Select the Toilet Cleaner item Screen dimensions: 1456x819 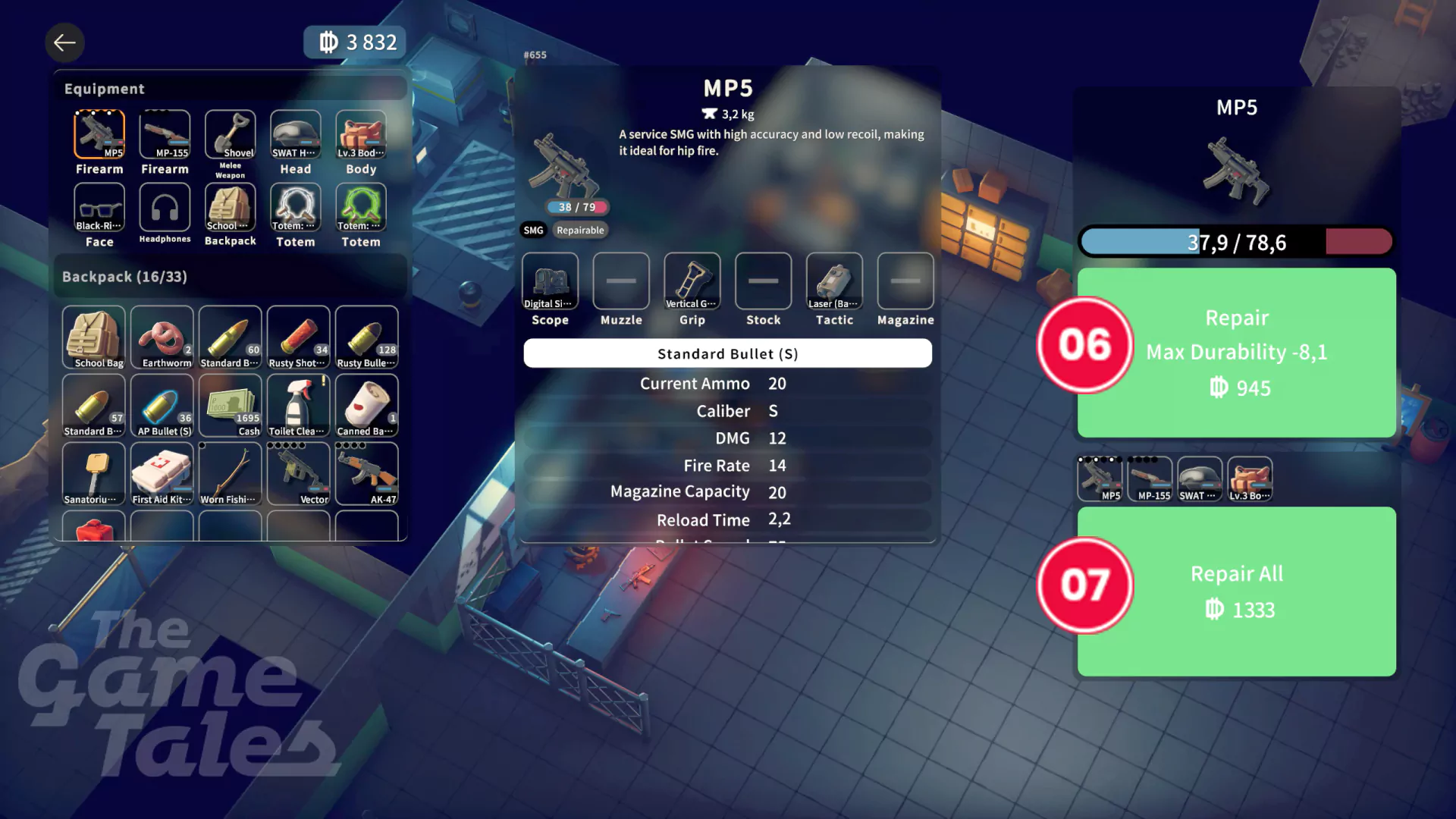click(298, 406)
